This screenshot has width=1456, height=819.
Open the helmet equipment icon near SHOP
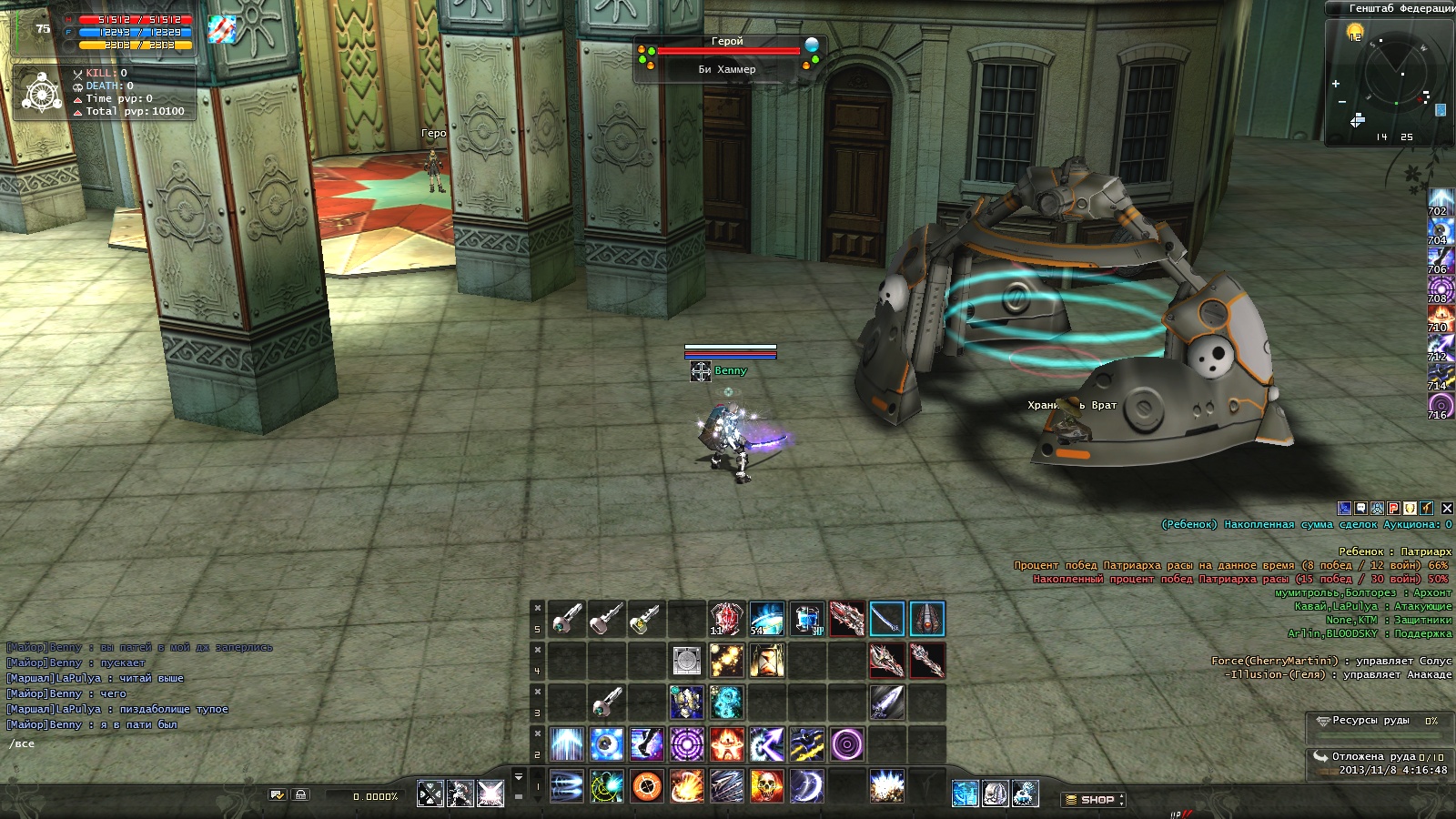coord(995,794)
